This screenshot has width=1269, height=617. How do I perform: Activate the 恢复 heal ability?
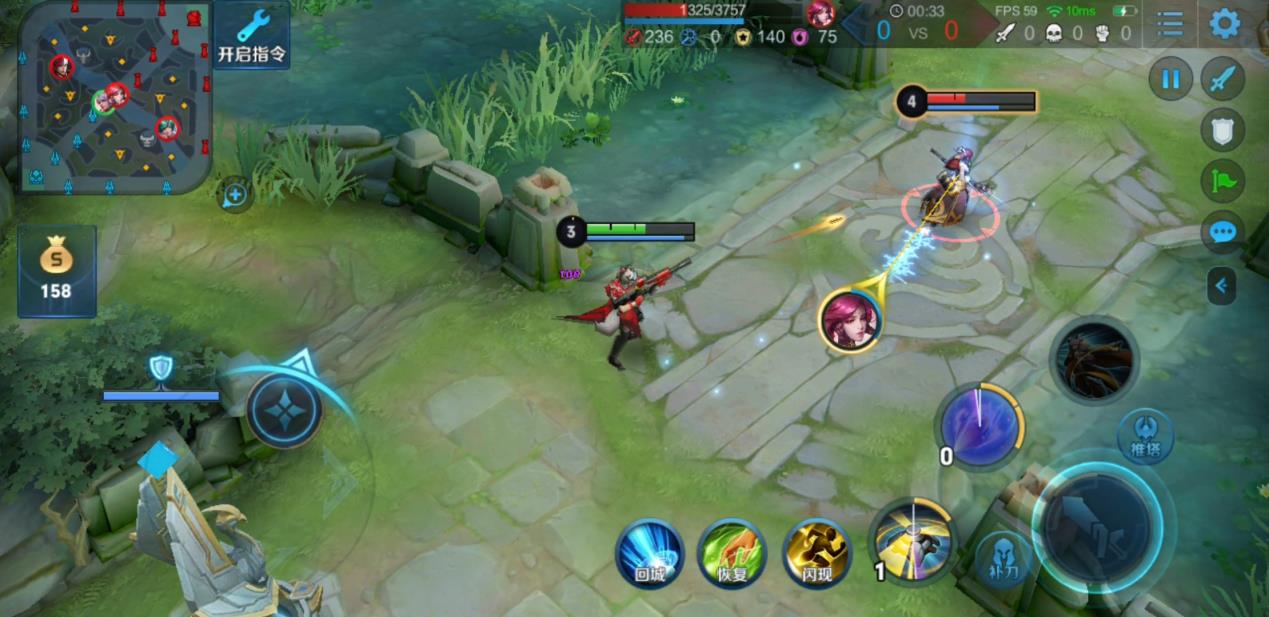tap(732, 553)
